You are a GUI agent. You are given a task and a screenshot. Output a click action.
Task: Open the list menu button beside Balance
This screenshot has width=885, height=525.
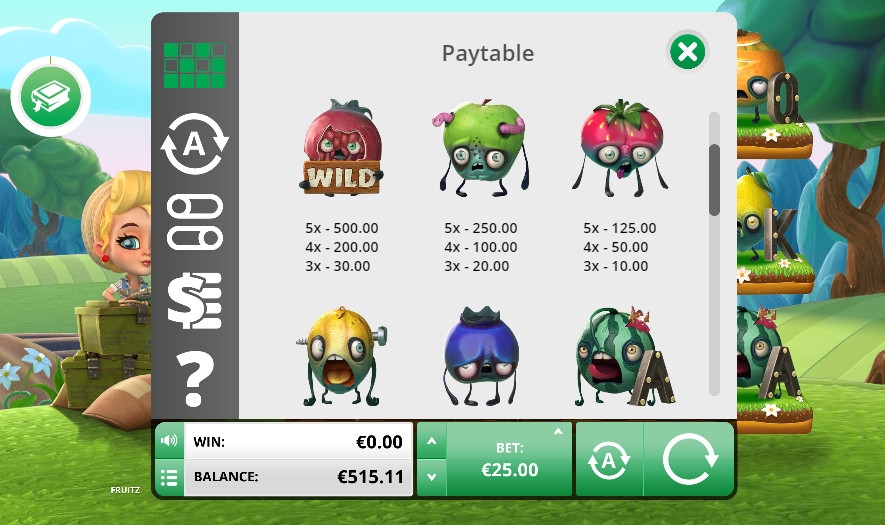(168, 477)
